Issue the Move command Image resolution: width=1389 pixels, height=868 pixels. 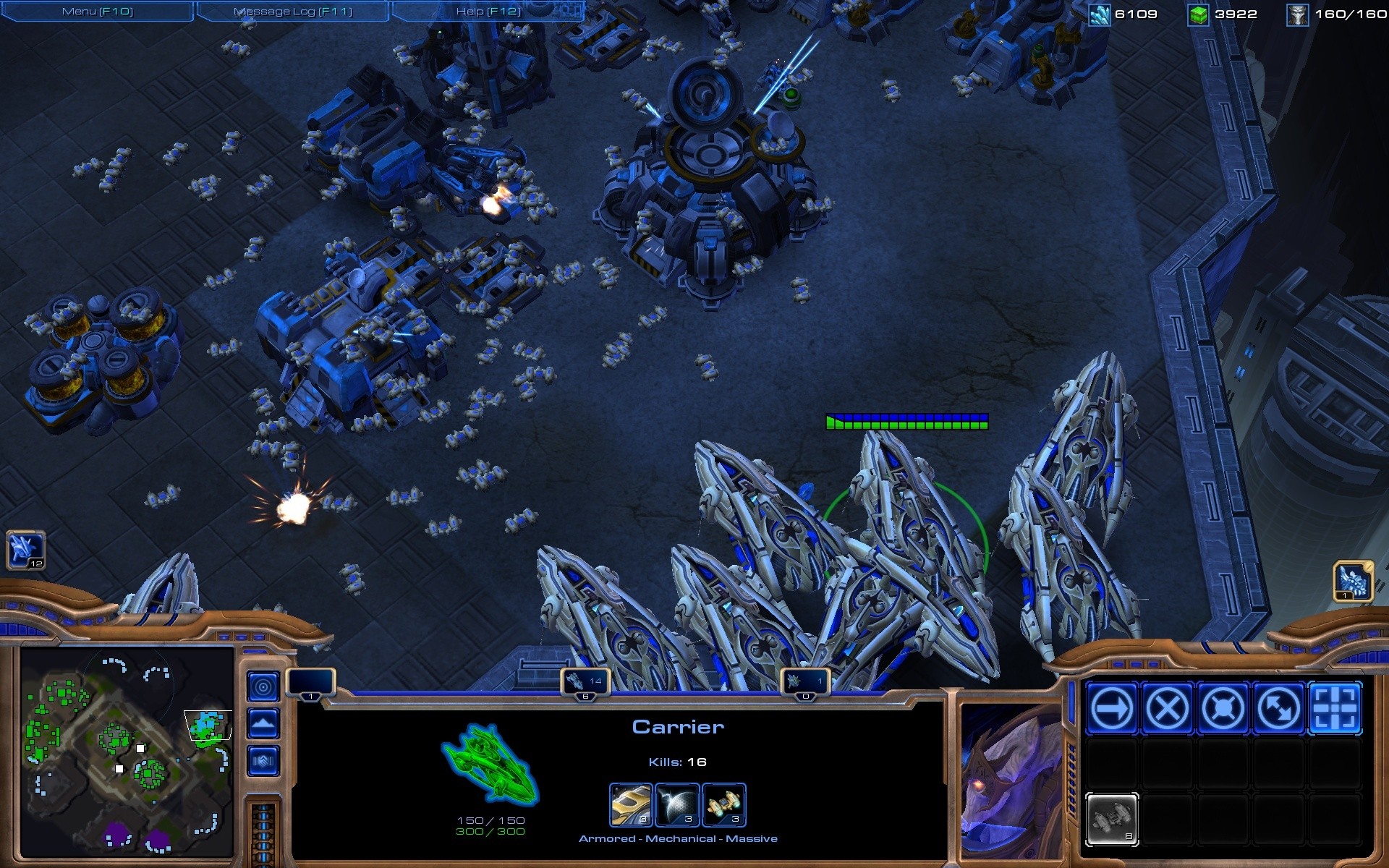tap(1112, 708)
